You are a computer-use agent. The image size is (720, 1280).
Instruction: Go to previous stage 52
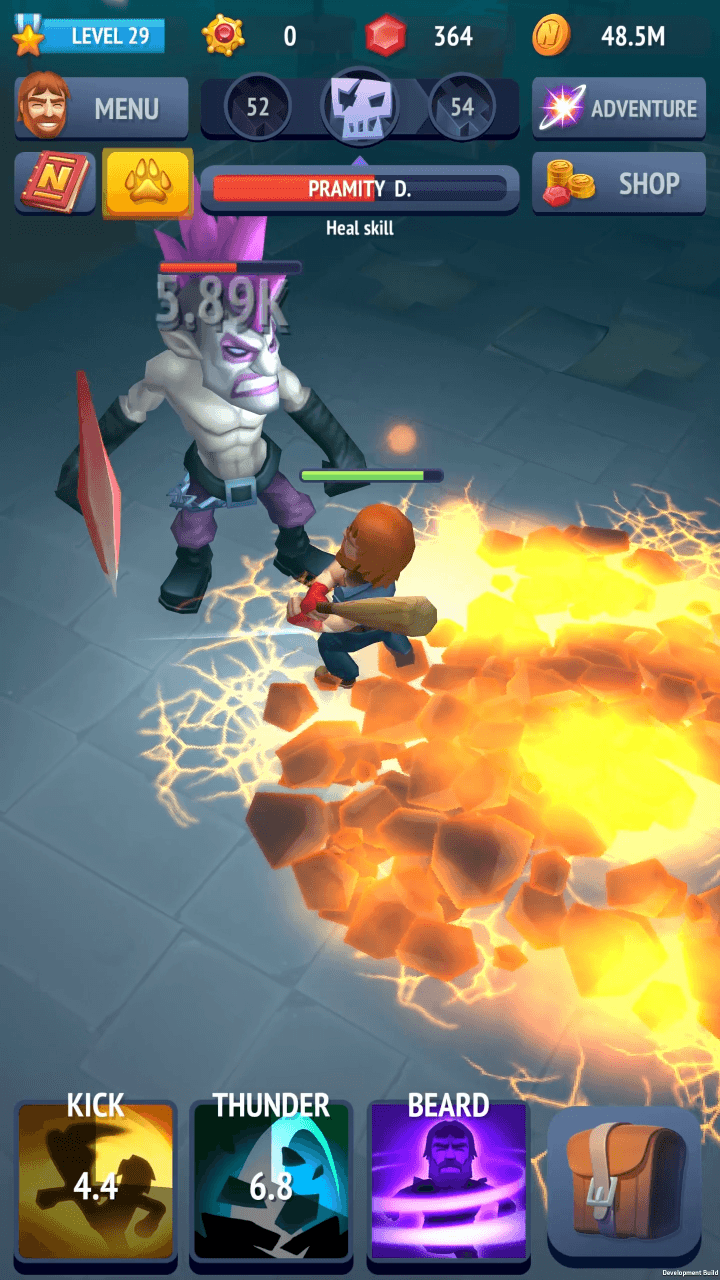pyautogui.click(x=258, y=106)
